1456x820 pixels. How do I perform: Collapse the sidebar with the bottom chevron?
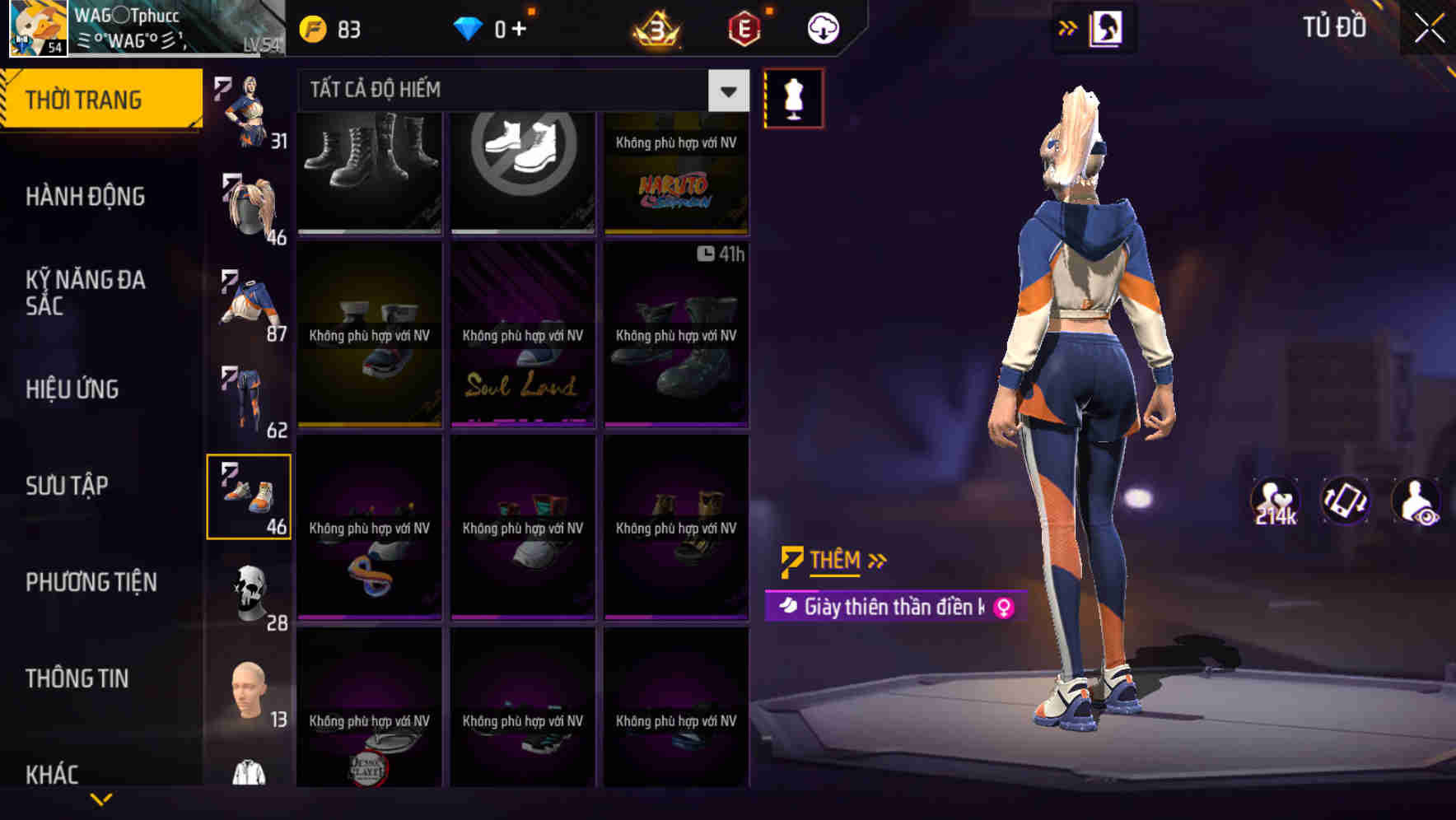(100, 797)
